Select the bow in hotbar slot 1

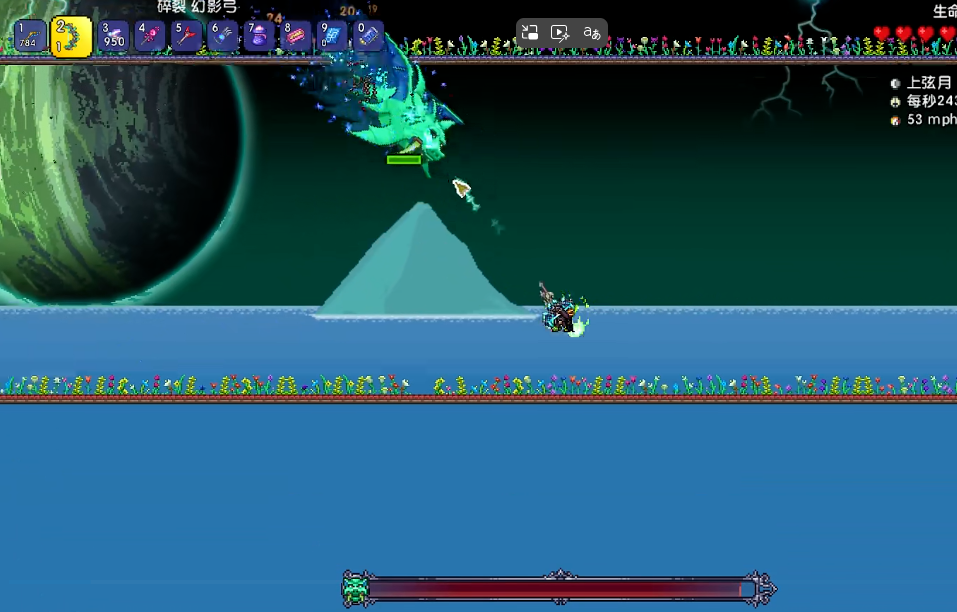tap(30, 37)
